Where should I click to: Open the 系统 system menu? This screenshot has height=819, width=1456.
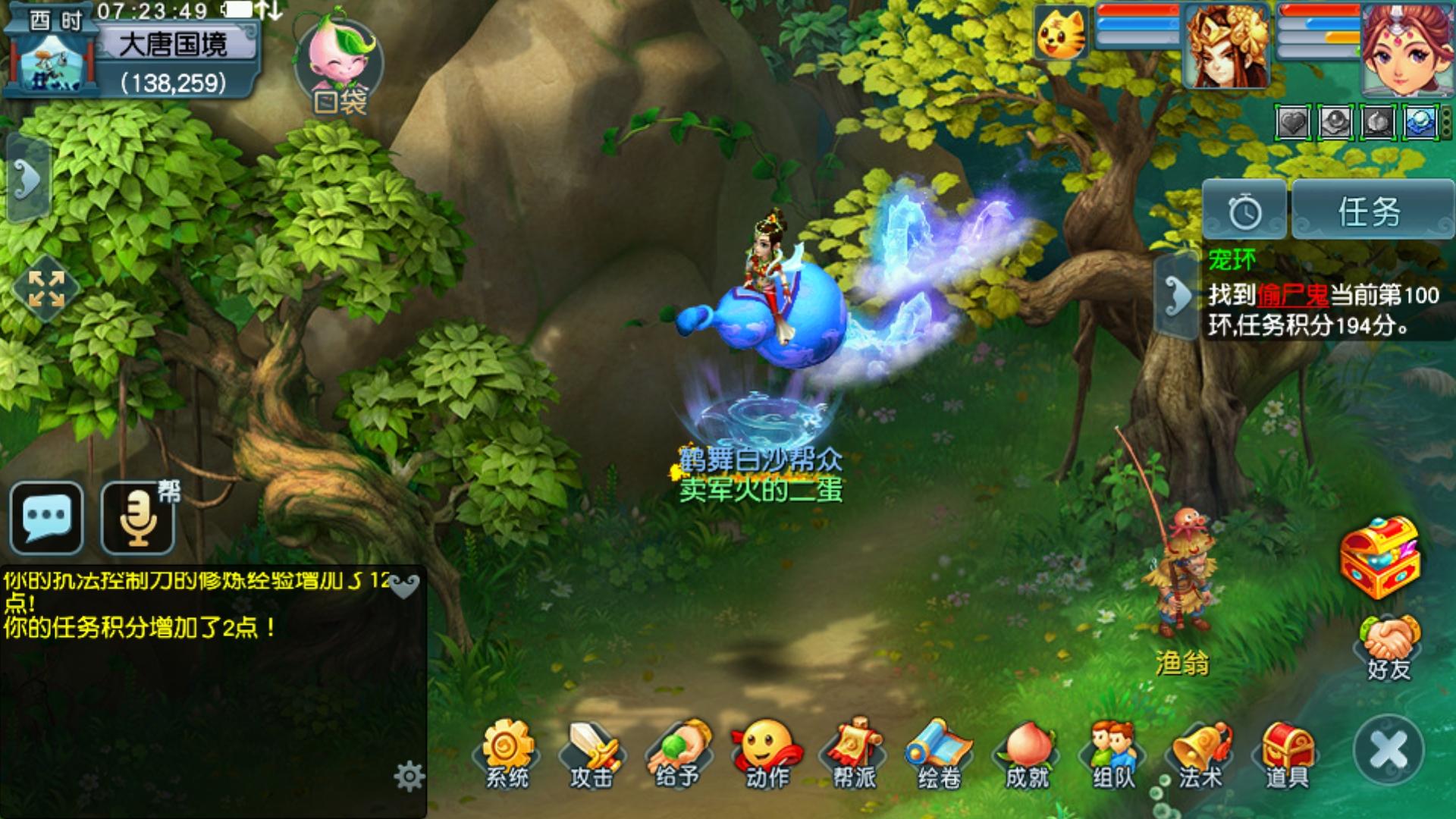point(507,754)
